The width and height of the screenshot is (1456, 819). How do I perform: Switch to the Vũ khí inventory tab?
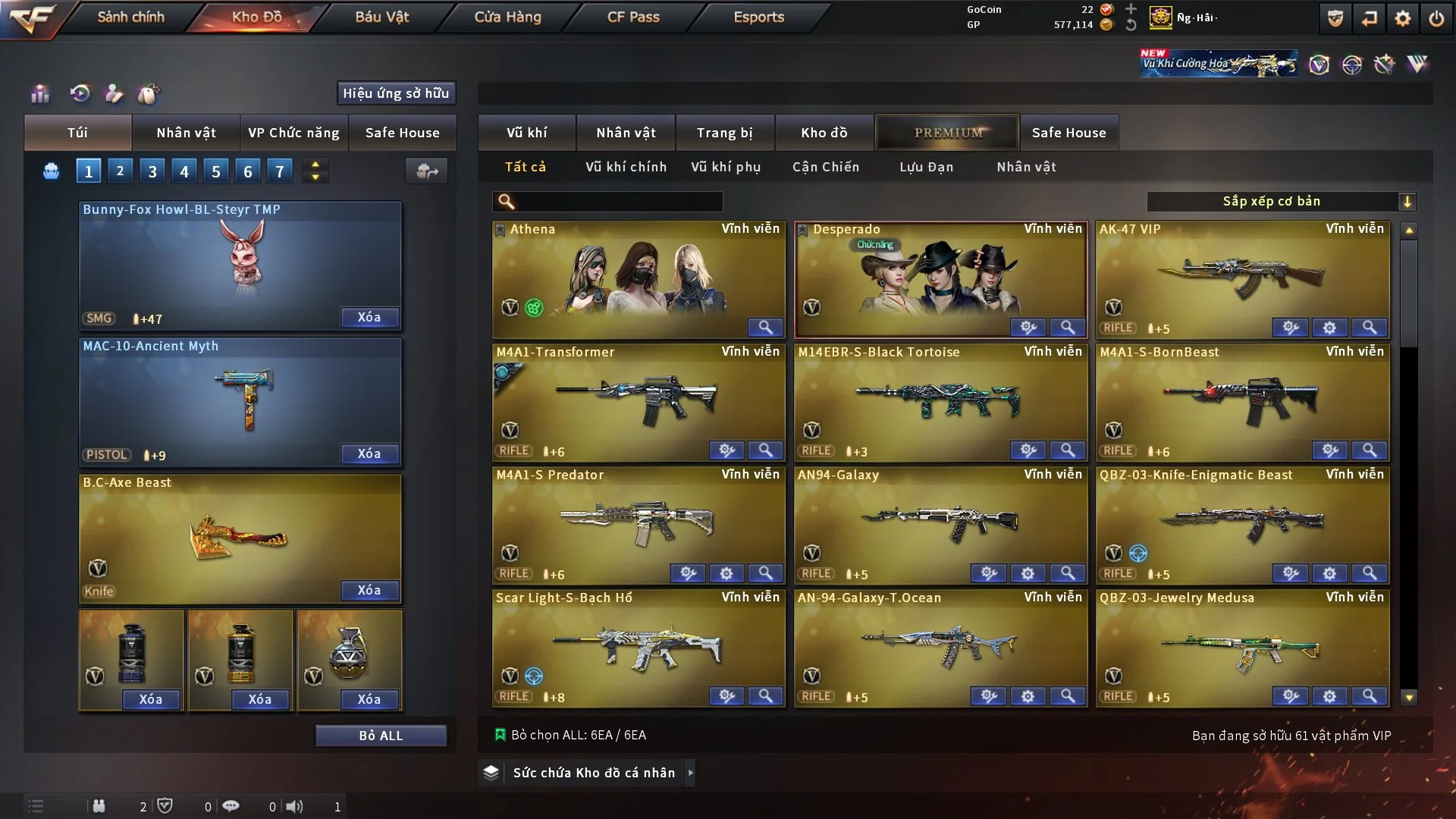pos(526,133)
